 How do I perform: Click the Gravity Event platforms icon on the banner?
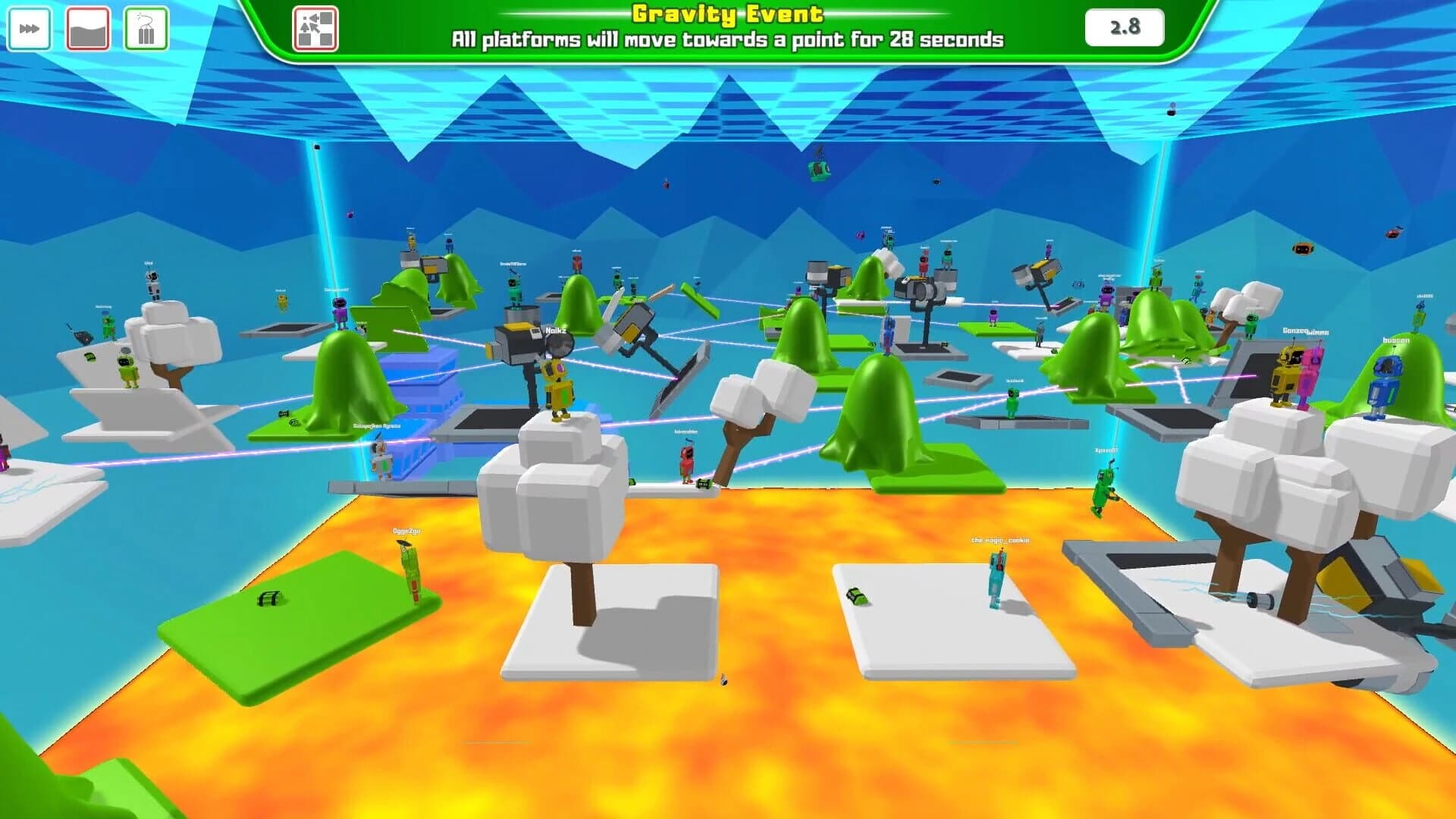click(315, 30)
